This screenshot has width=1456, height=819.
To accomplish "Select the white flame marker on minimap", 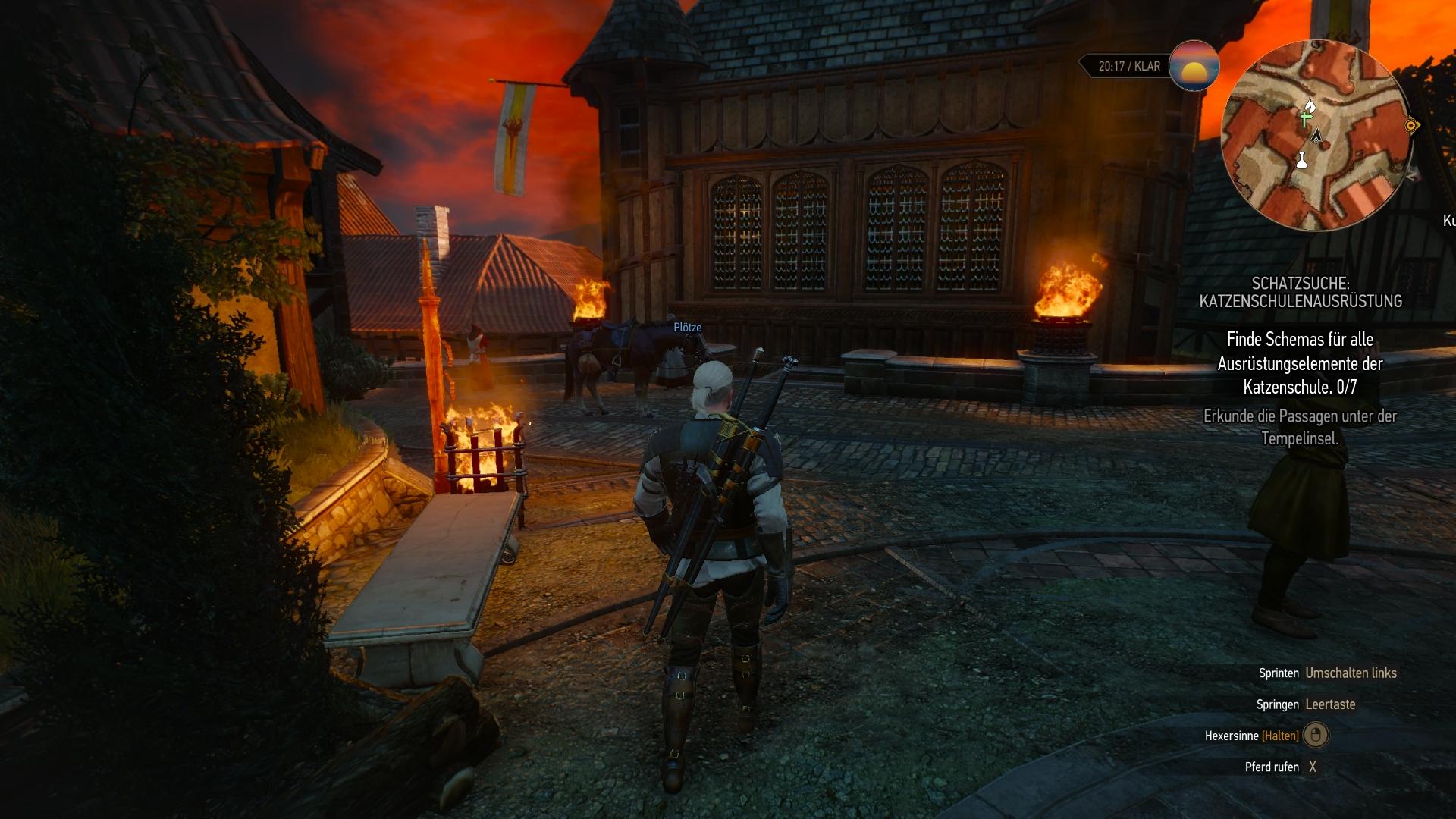I will (1310, 105).
